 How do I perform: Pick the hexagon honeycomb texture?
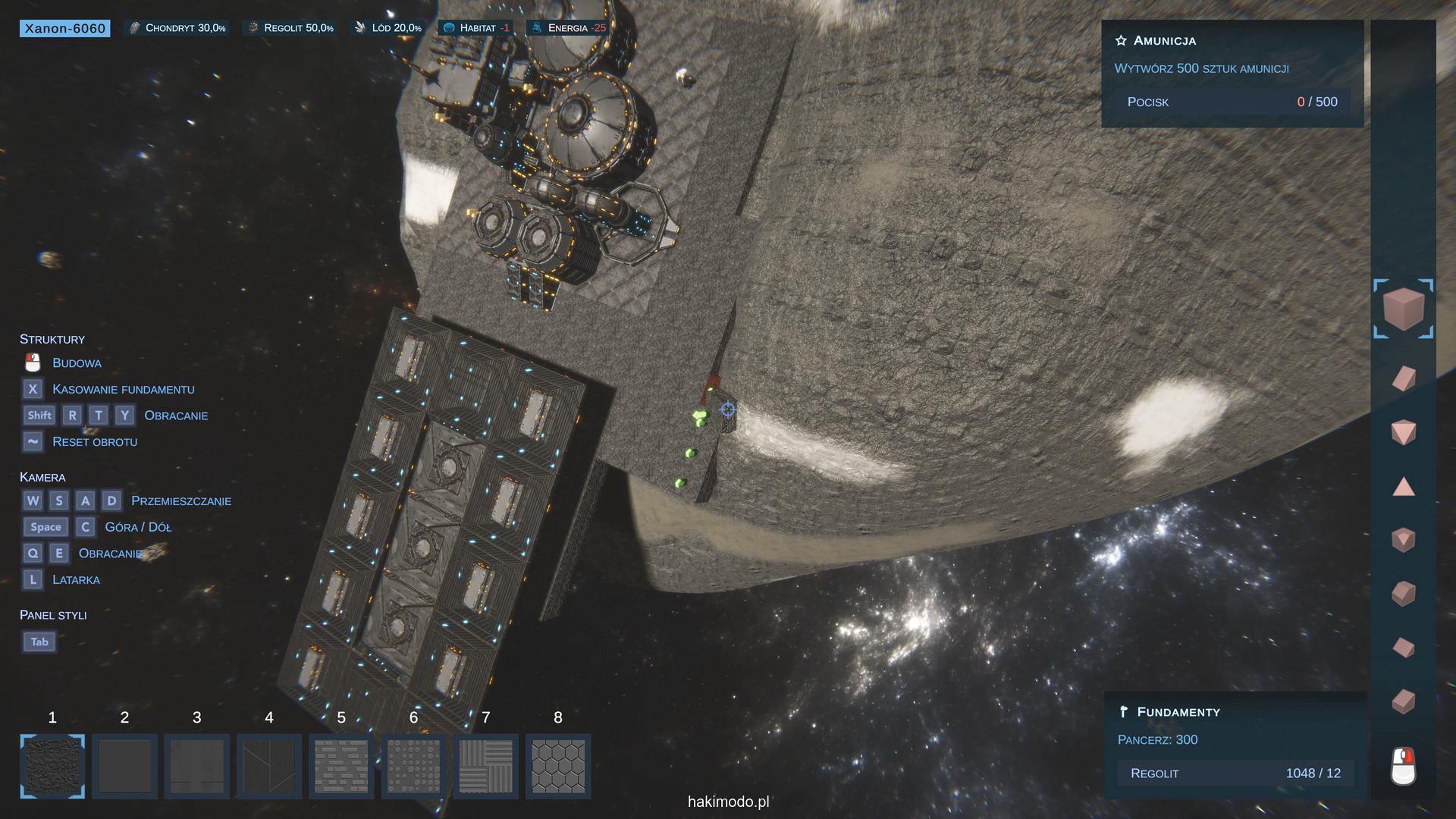pyautogui.click(x=558, y=766)
